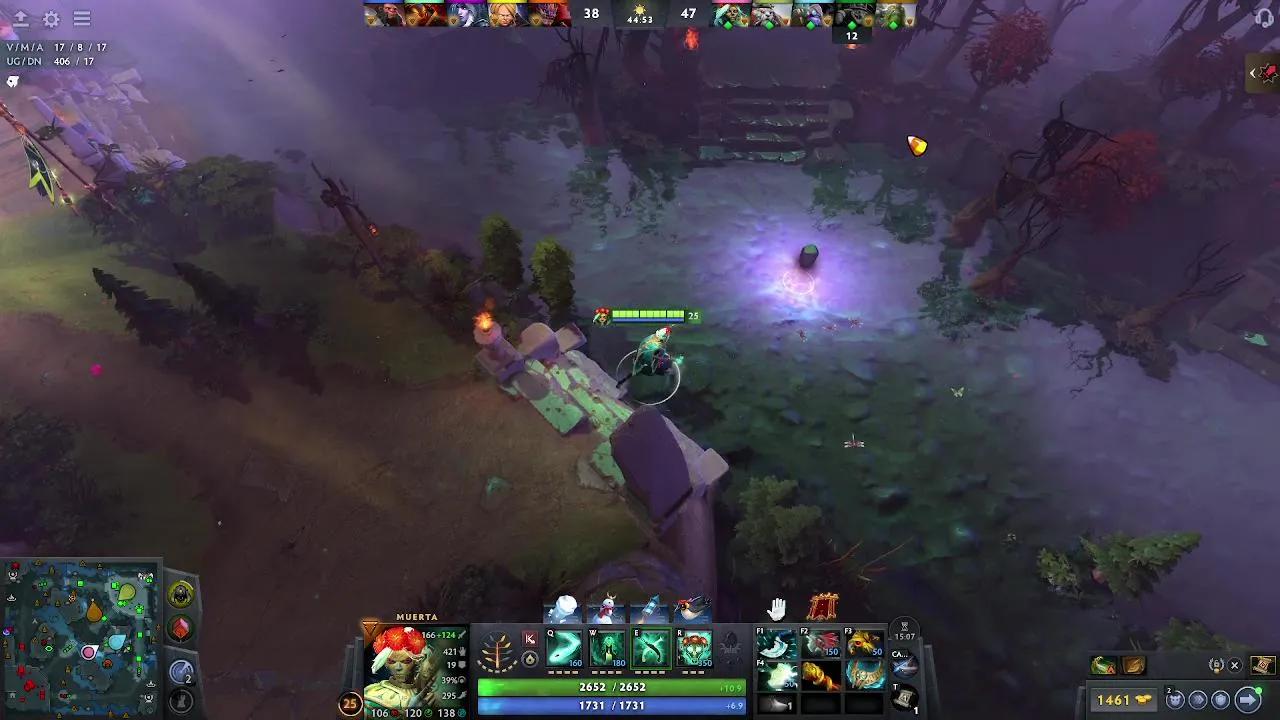This screenshot has width=1280, height=720.
Task: Click Muerta's green health bar
Action: pos(610,687)
